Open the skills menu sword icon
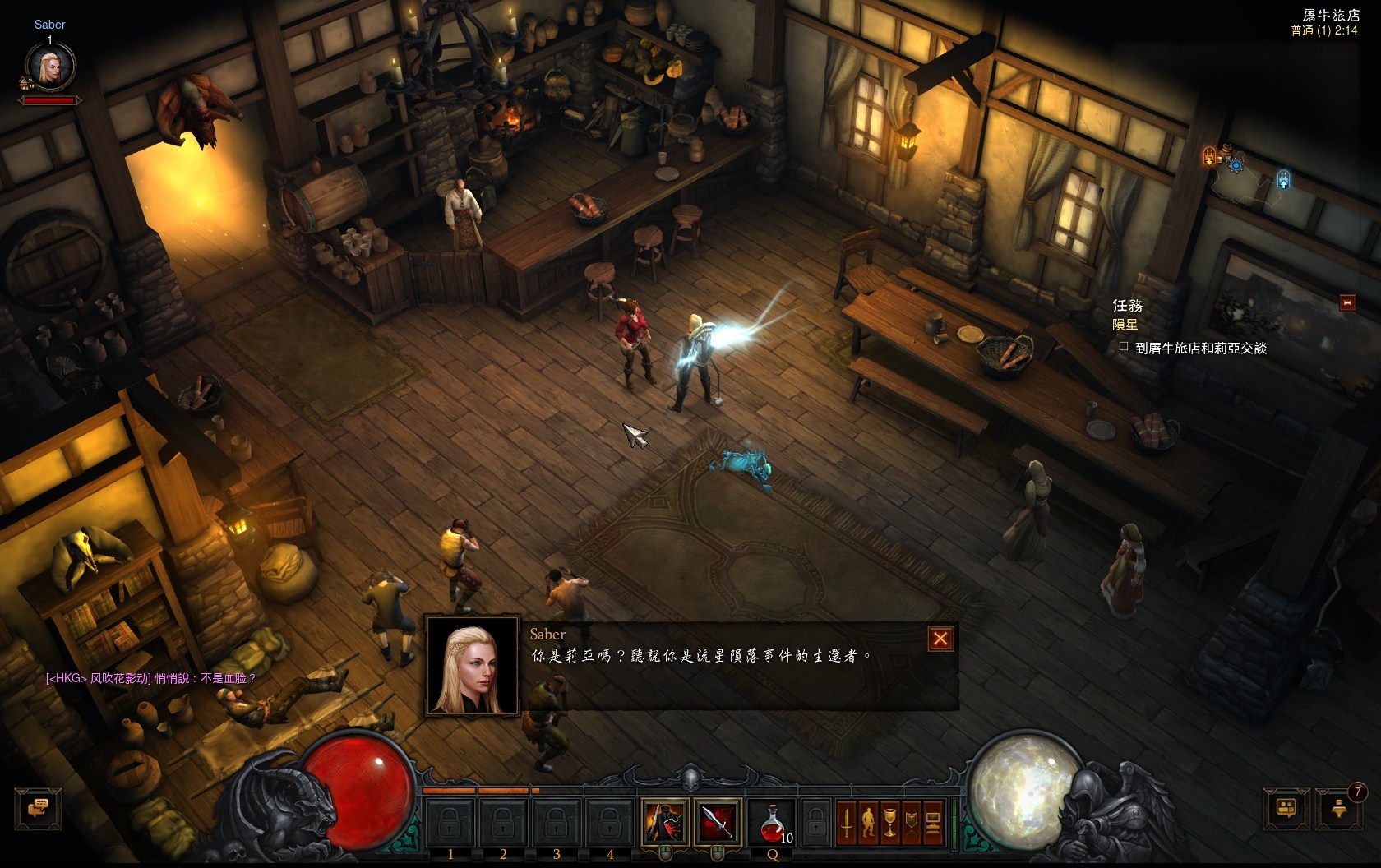 point(847,822)
